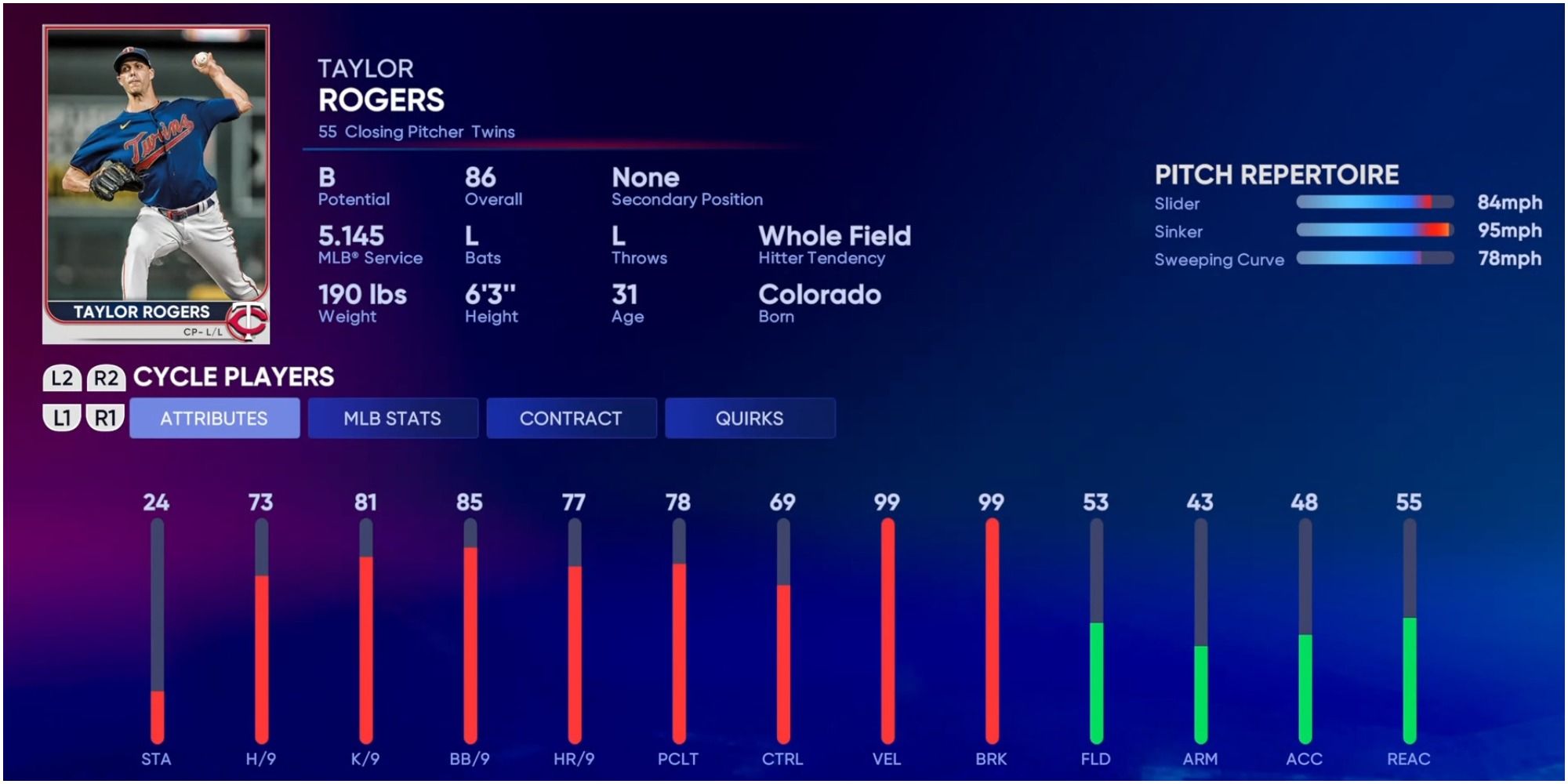Open the CONTRACT tab
Screen dimensions: 1568x784
[572, 418]
